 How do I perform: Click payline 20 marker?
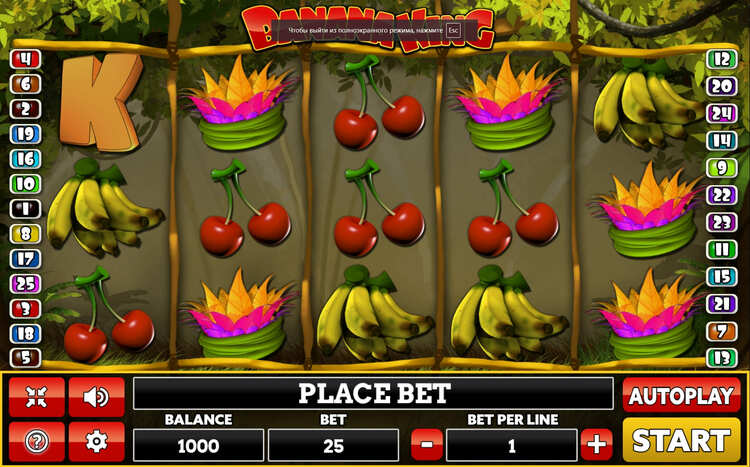(x=721, y=86)
